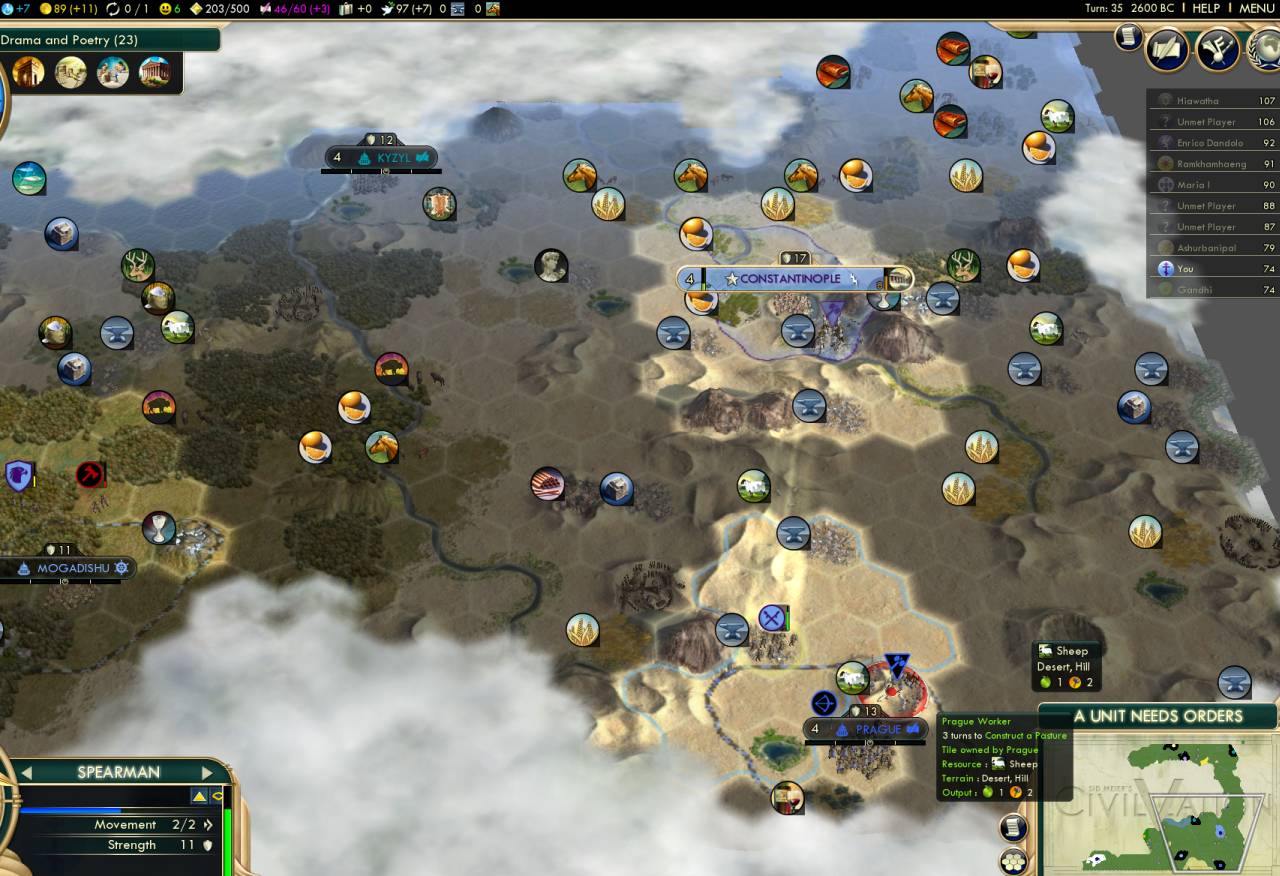Open the Spearman promotion triangle icon

coord(199,796)
